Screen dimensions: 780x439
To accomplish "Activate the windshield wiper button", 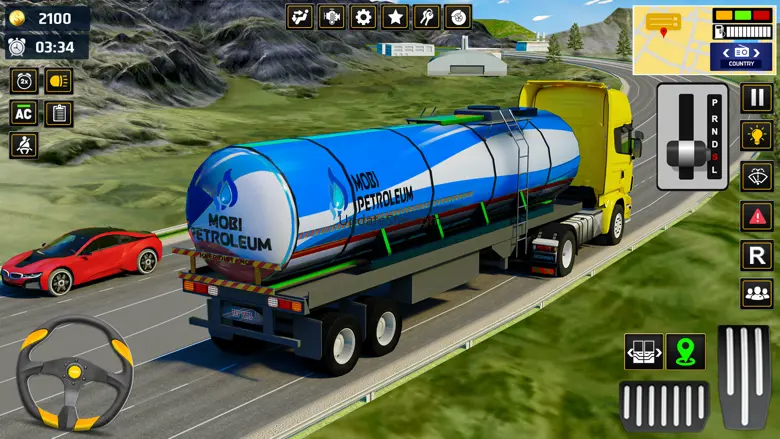I will (756, 177).
